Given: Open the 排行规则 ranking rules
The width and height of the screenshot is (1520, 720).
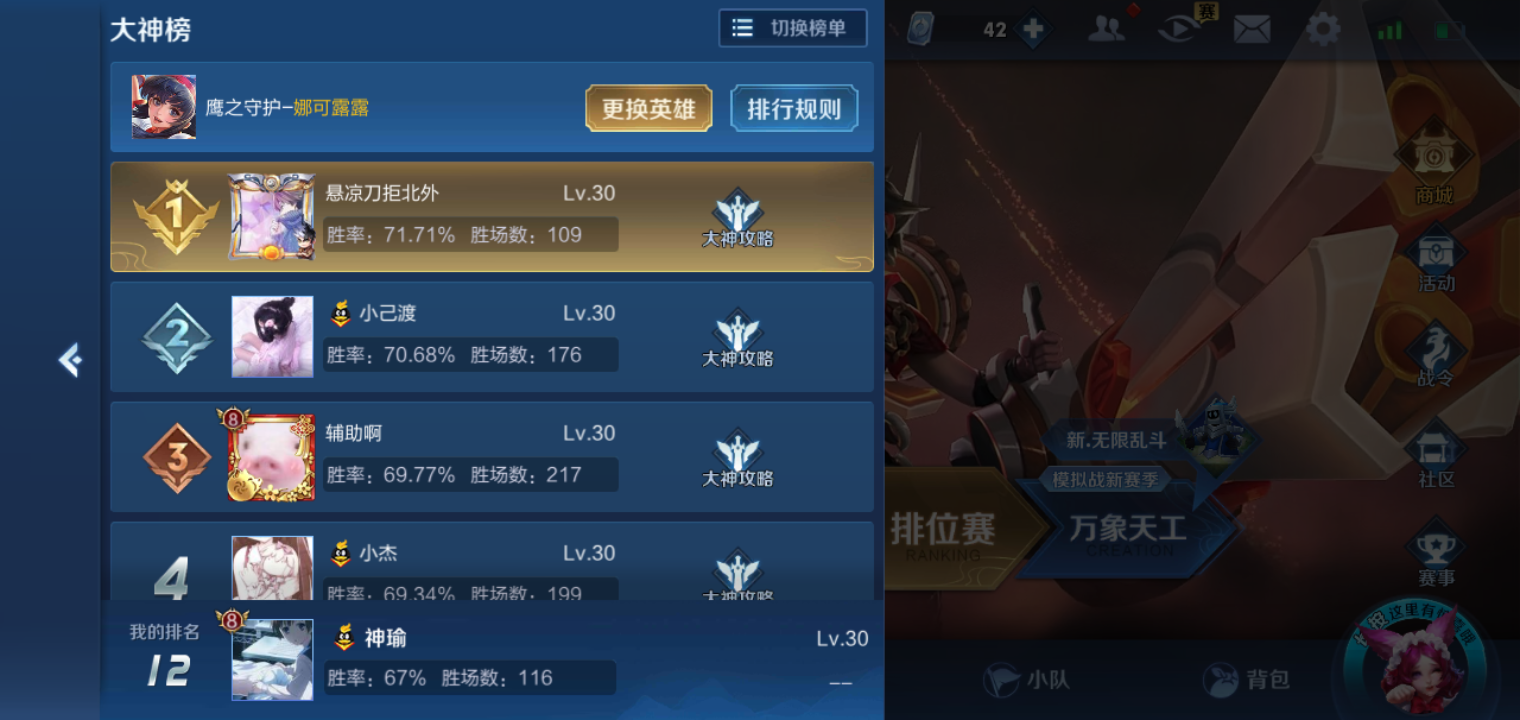Looking at the screenshot, I should tap(794, 108).
